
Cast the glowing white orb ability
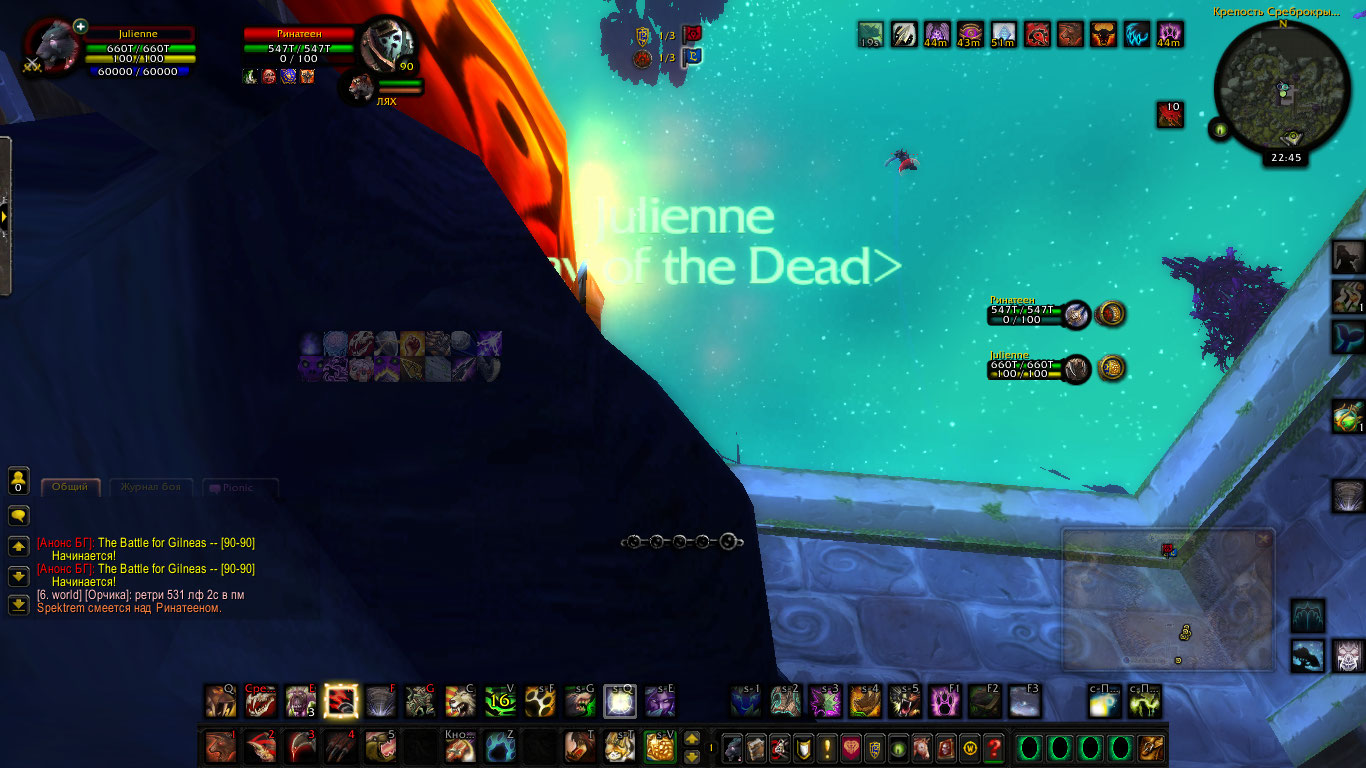click(x=620, y=701)
